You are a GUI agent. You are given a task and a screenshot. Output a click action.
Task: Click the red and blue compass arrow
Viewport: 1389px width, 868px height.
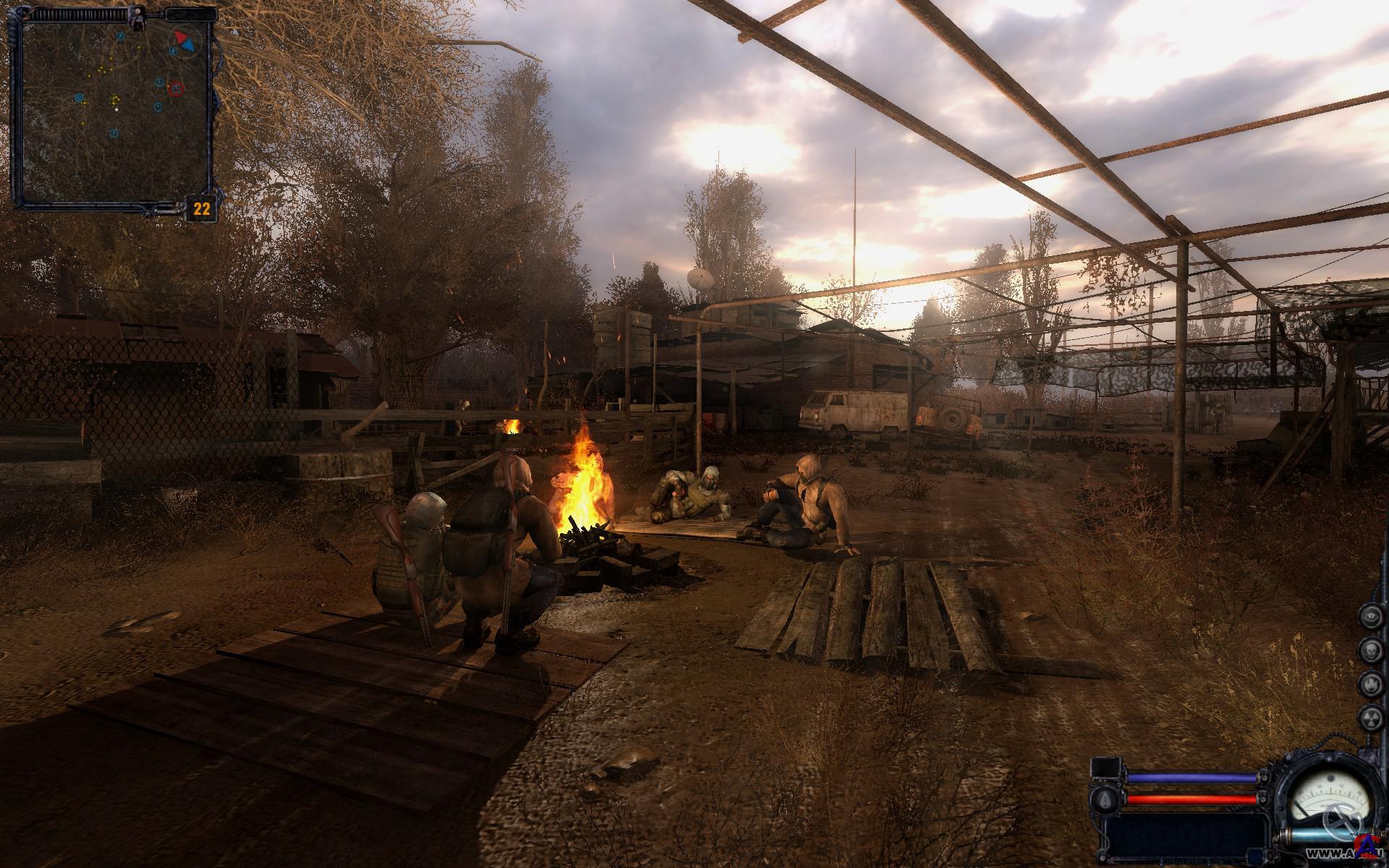[184, 41]
